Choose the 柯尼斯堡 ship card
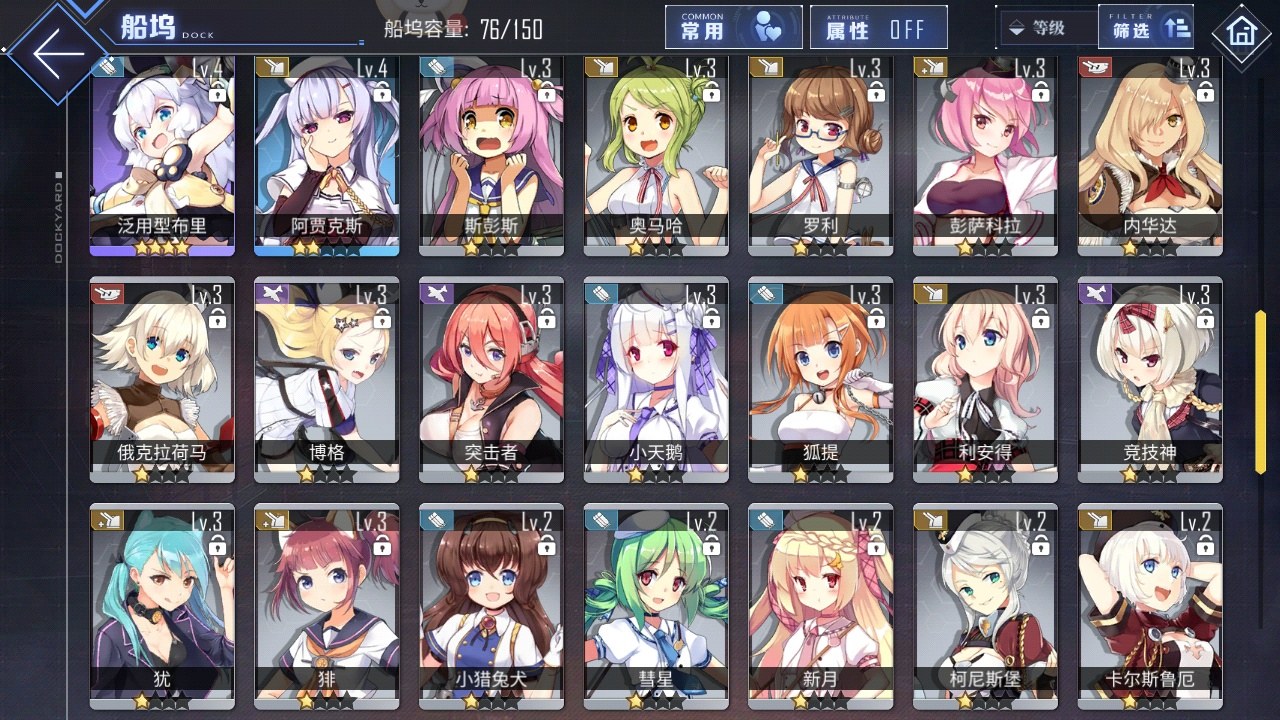1280x720 pixels. pyautogui.click(x=985, y=607)
